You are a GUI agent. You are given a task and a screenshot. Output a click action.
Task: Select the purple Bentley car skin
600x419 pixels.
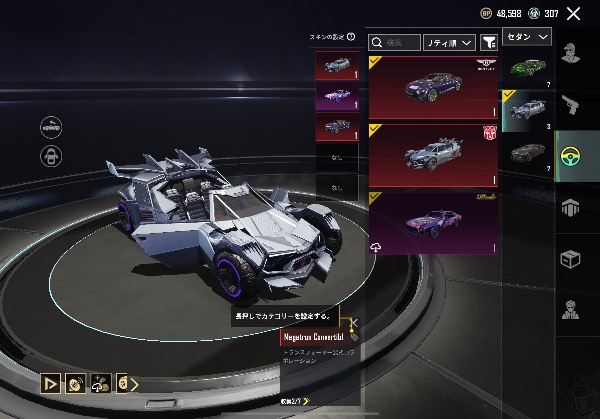point(433,88)
